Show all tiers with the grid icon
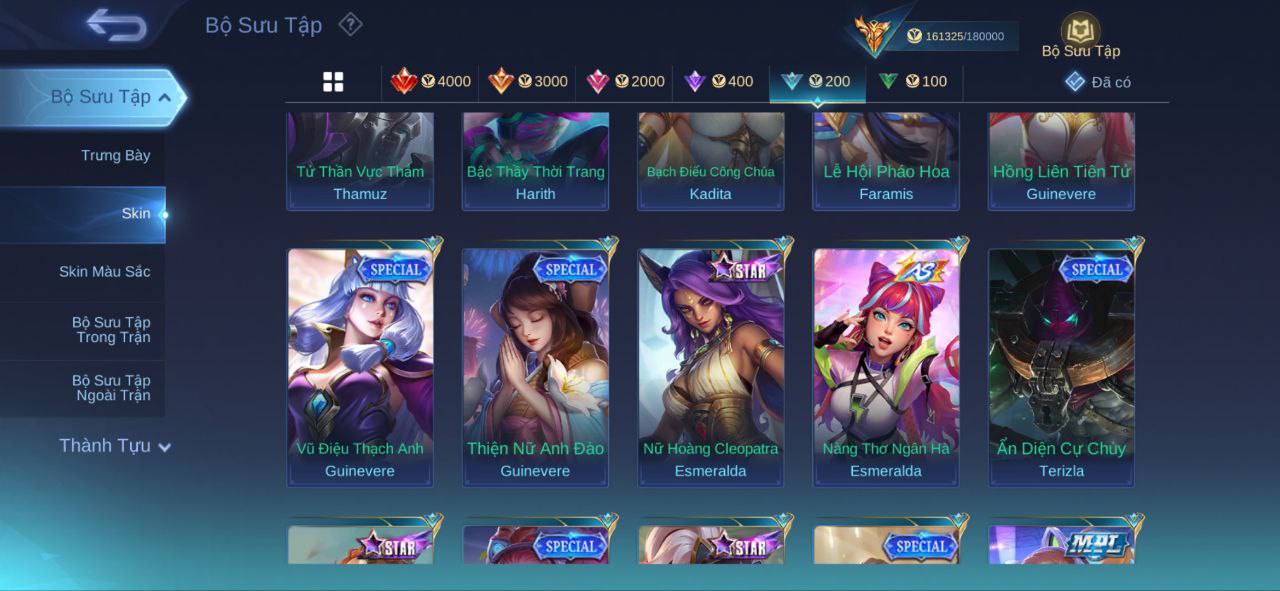This screenshot has height=591, width=1280. pos(333,82)
